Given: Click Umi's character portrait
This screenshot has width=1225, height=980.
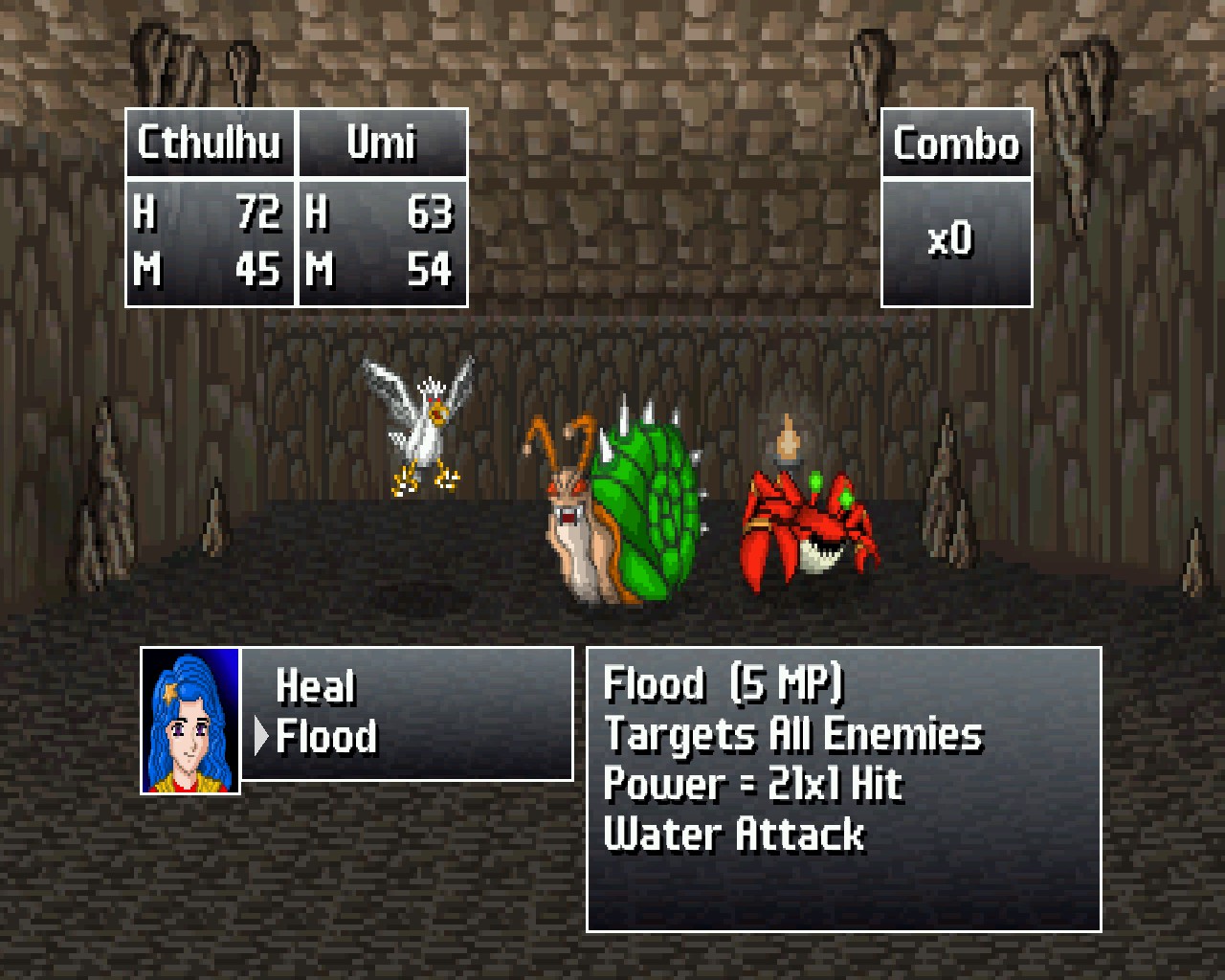Looking at the screenshot, I should pos(190,721).
